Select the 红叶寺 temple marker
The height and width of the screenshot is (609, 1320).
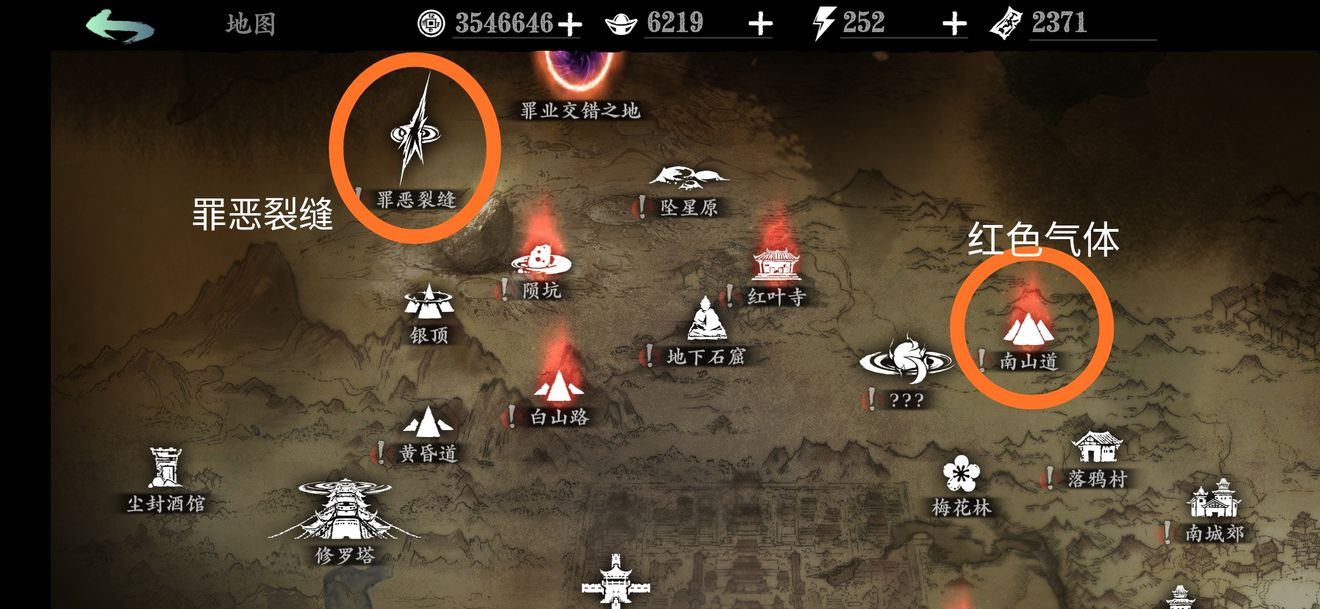coord(778,266)
